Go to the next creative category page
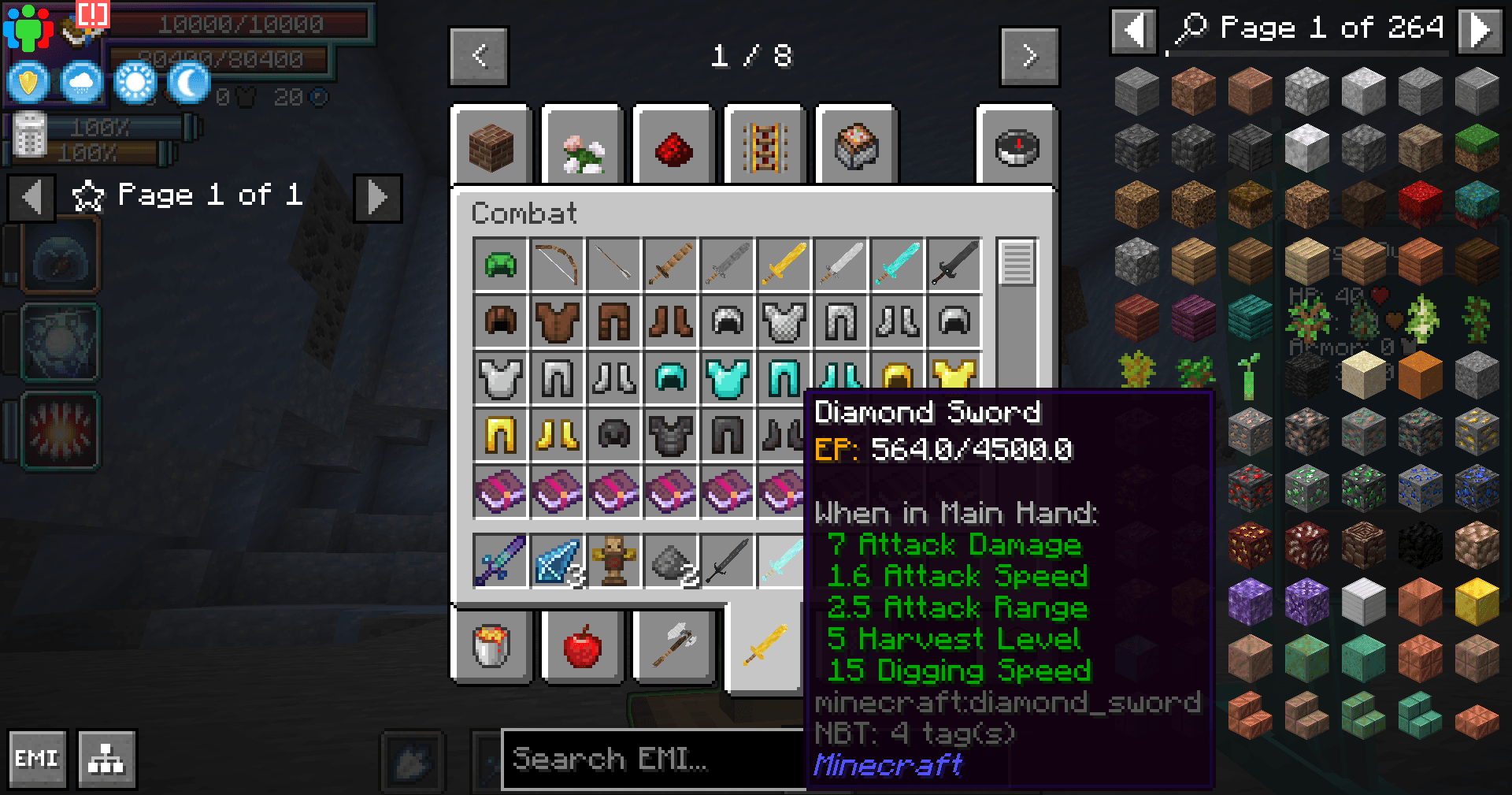Viewport: 1512px width, 795px height. pos(1029,56)
